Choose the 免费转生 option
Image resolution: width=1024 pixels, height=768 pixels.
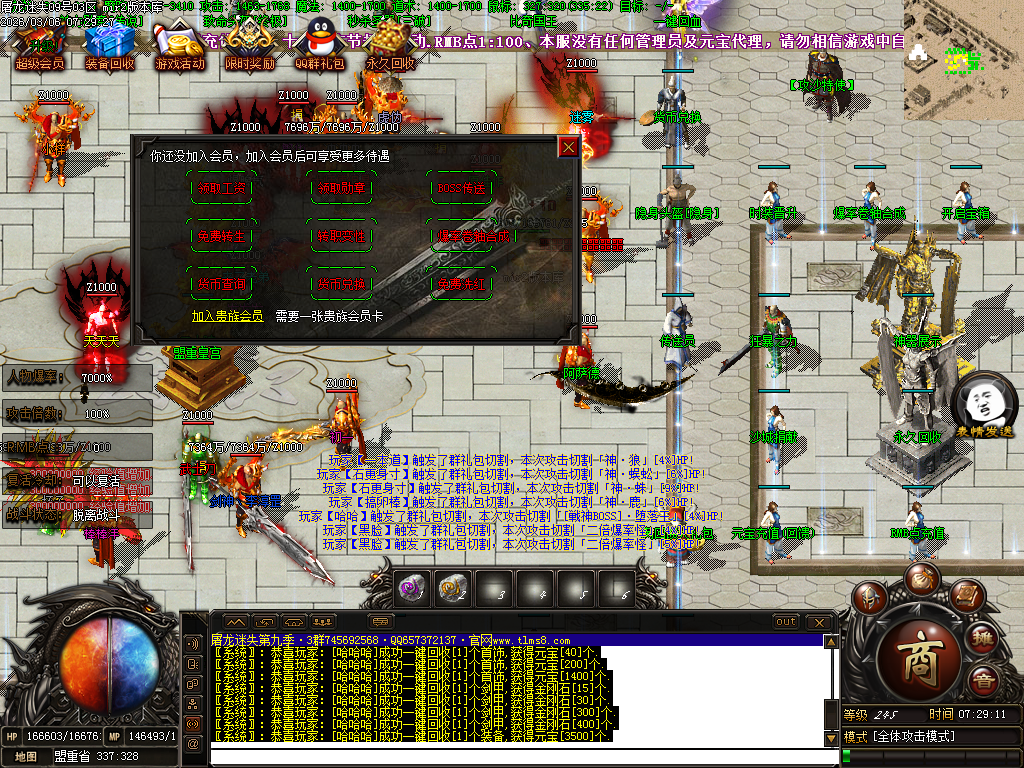click(220, 236)
